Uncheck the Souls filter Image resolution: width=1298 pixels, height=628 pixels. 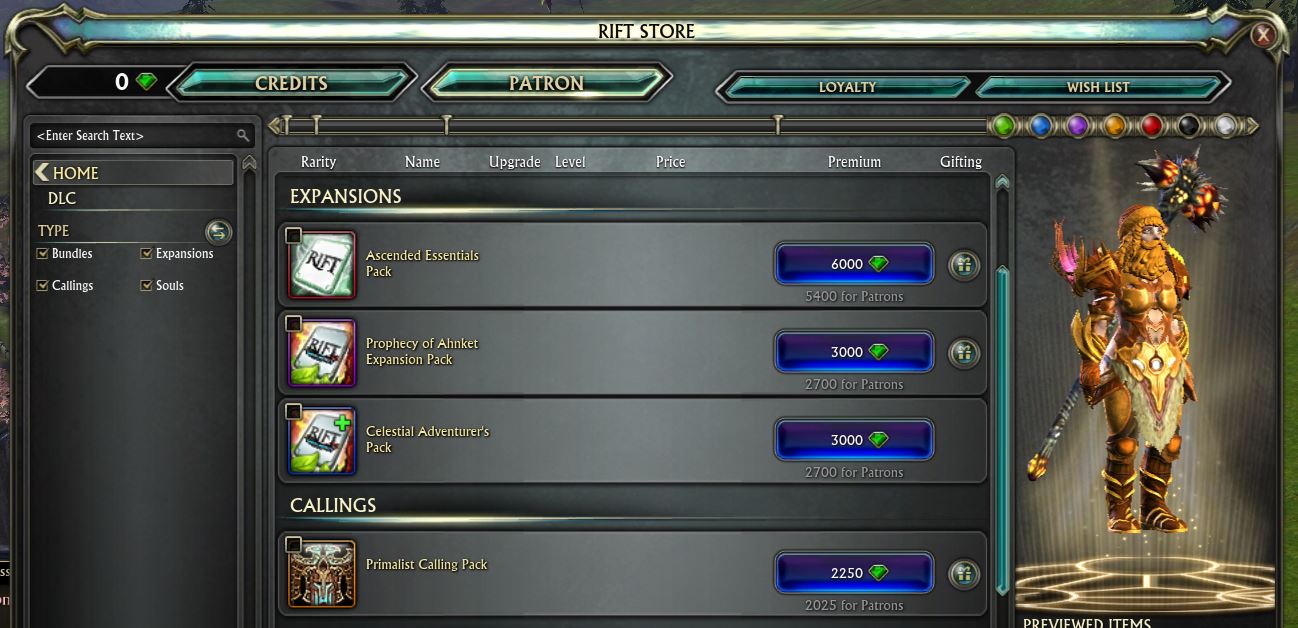tap(146, 286)
